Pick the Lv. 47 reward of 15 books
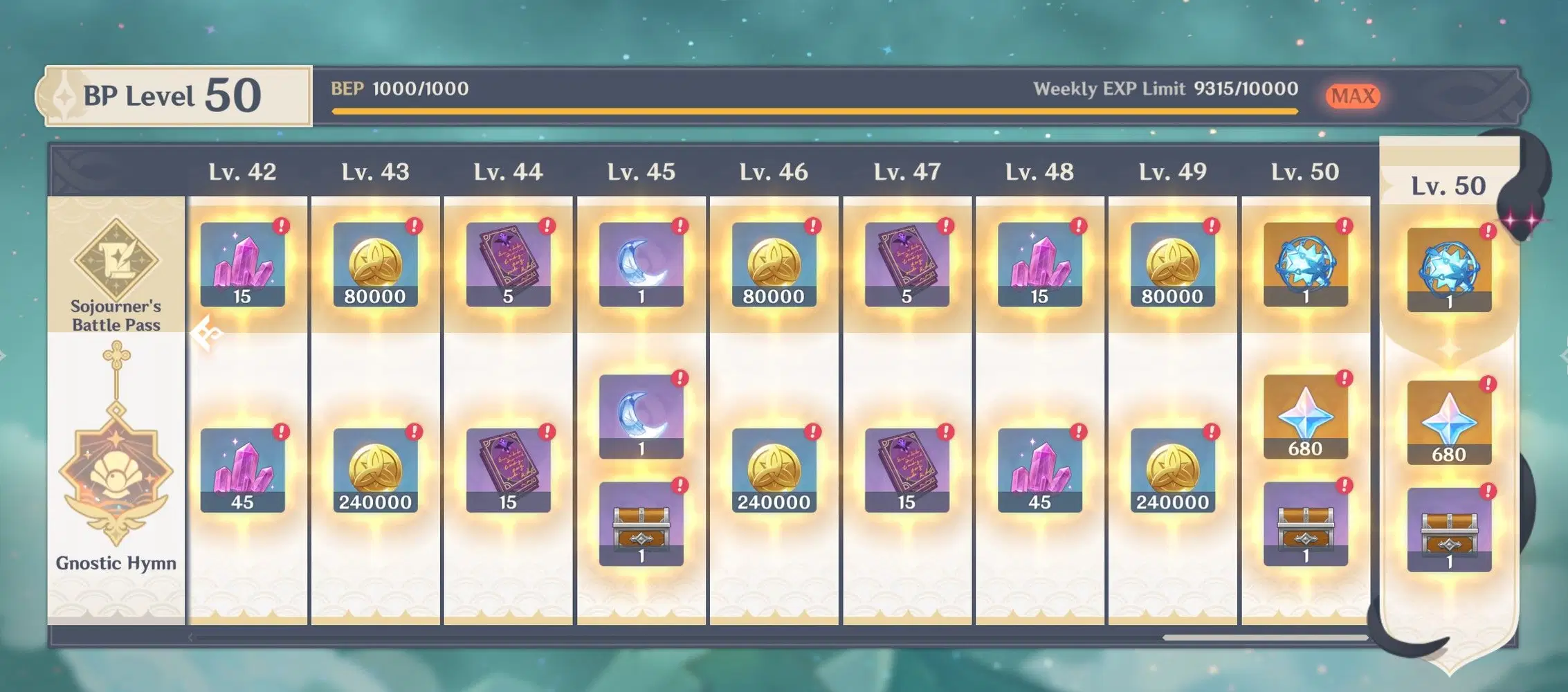Screen dimensions: 1568x692 [906, 470]
